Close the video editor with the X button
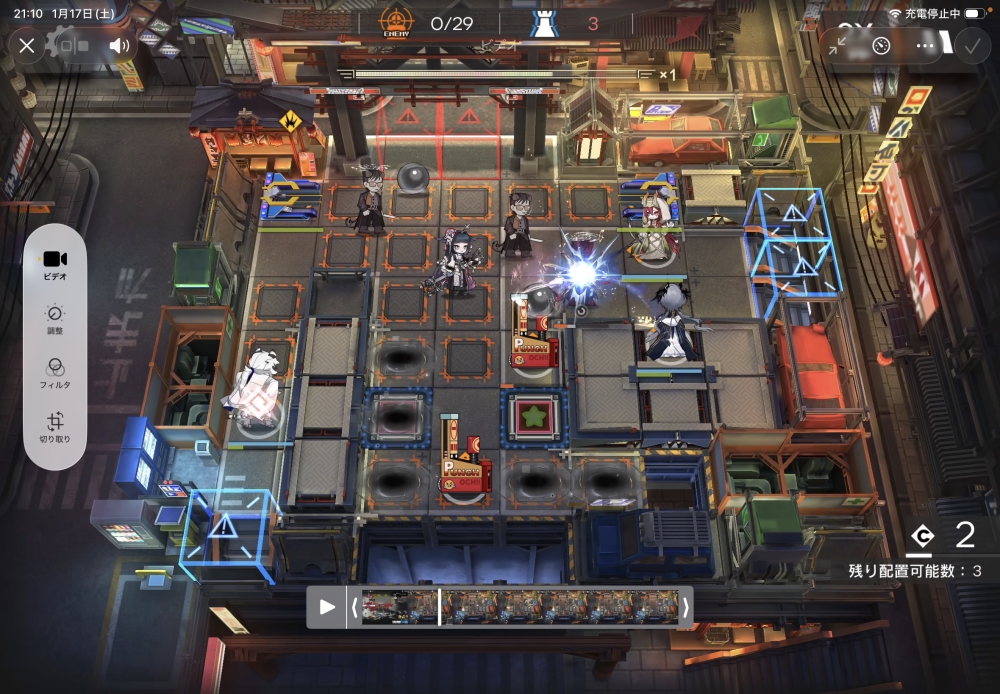 coord(27,45)
